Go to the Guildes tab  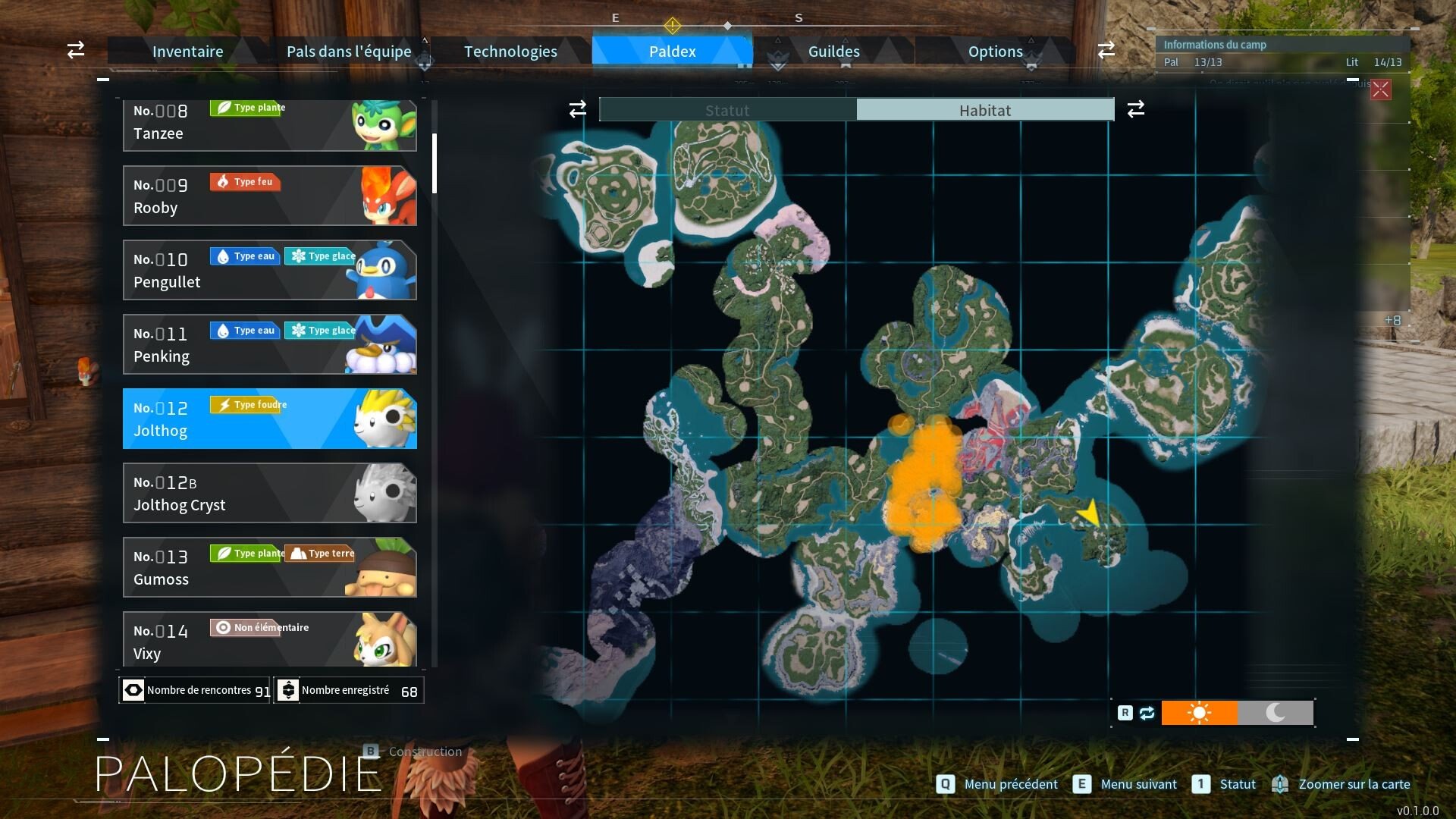(833, 52)
